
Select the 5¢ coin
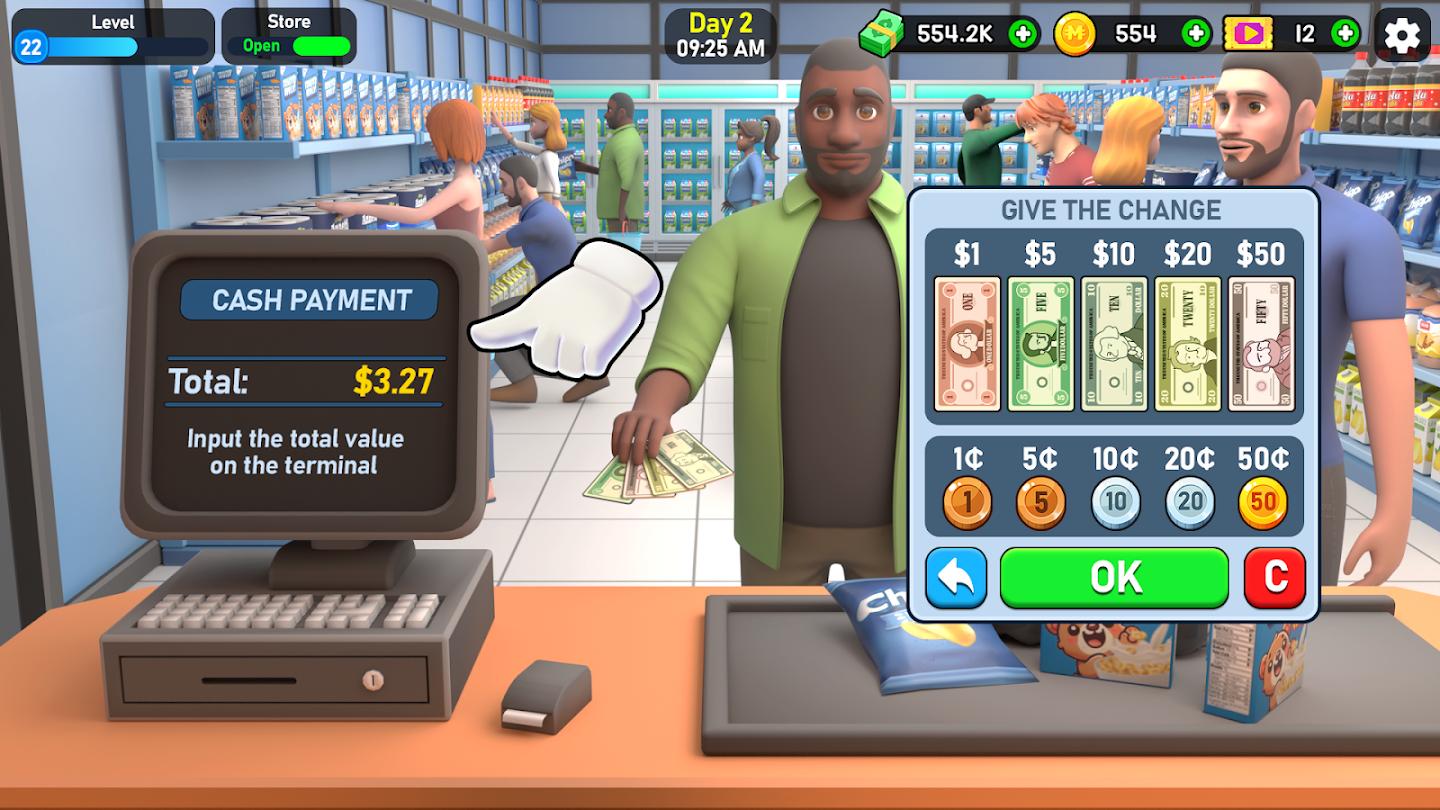[1040, 501]
